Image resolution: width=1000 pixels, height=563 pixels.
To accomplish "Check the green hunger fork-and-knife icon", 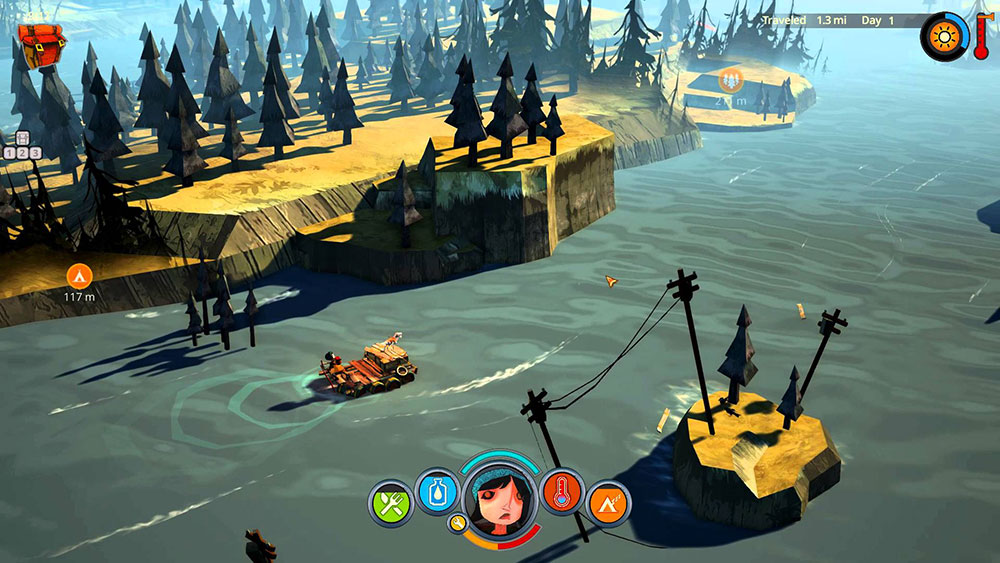I will [391, 503].
